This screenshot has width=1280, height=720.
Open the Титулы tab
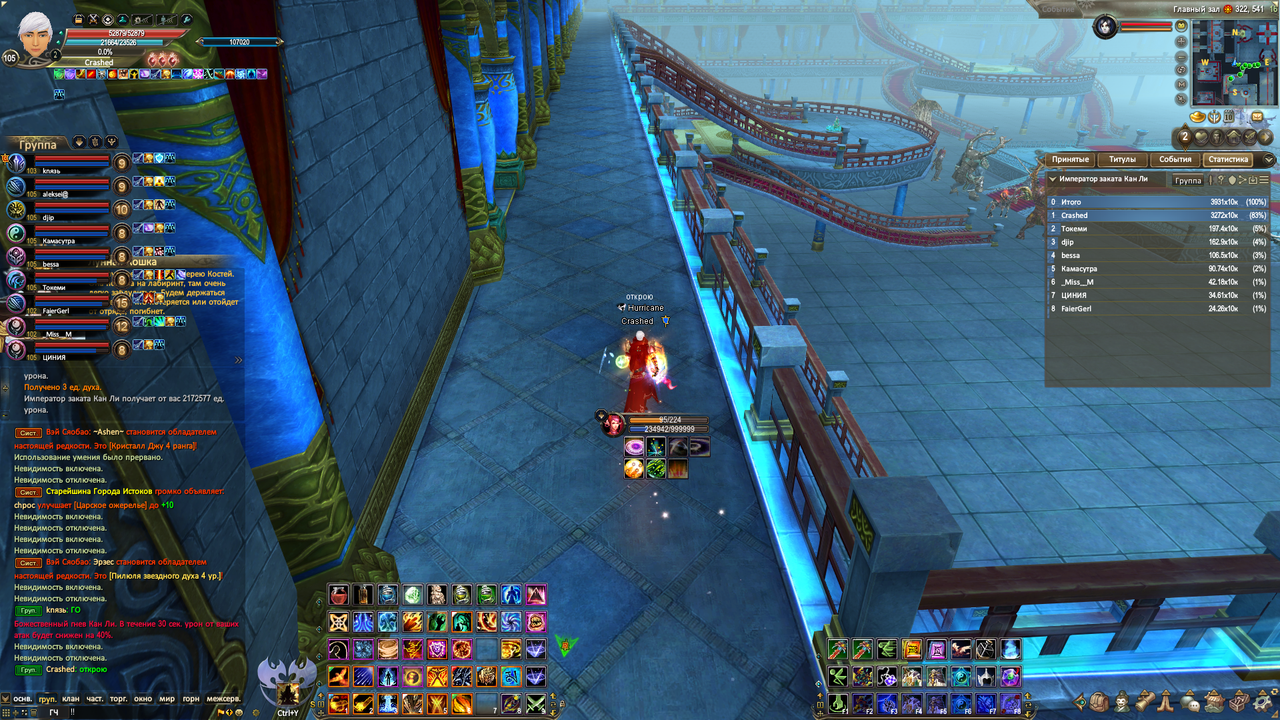1122,160
